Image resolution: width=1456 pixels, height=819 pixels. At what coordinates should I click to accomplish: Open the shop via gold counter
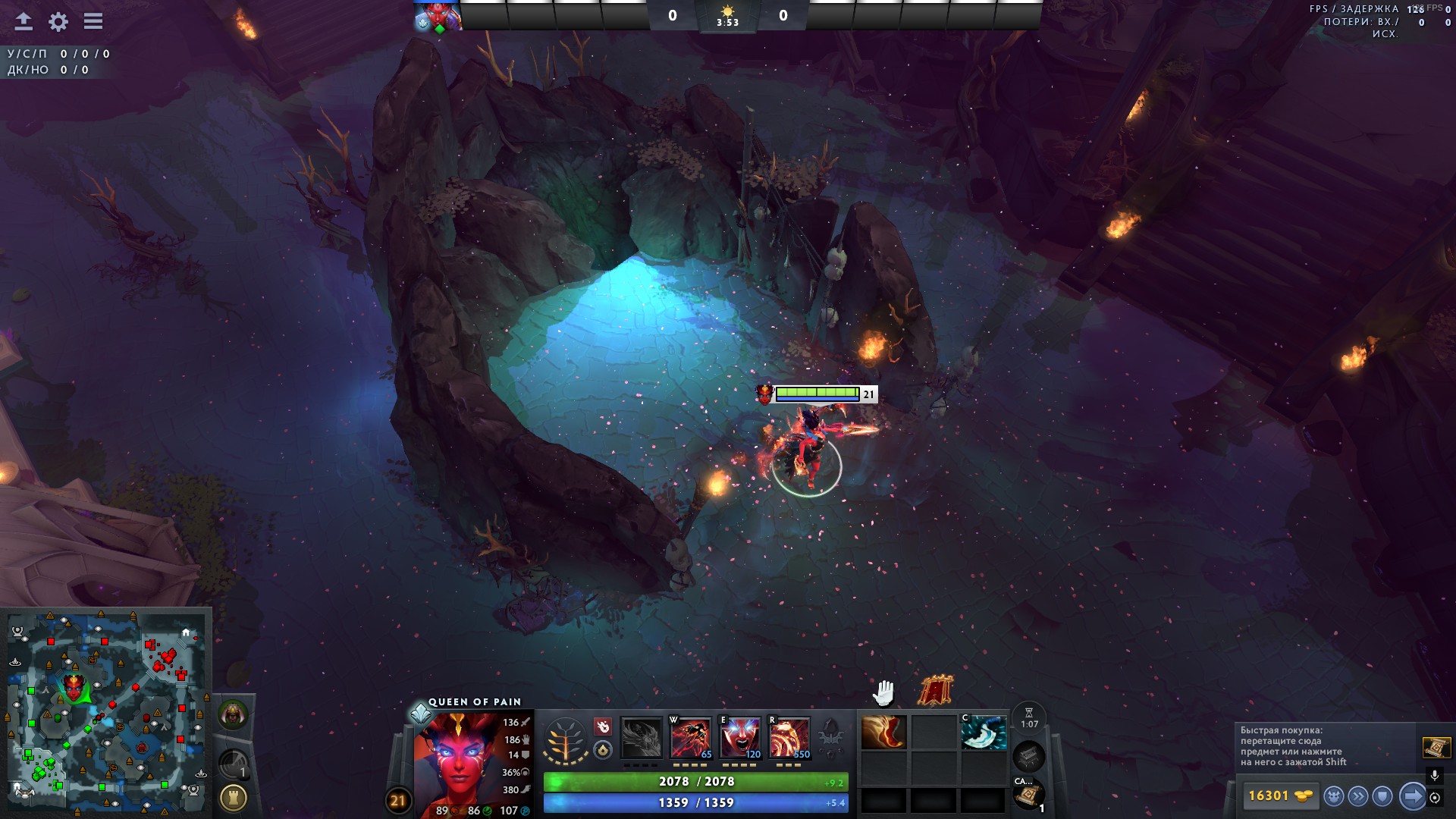click(x=1279, y=795)
